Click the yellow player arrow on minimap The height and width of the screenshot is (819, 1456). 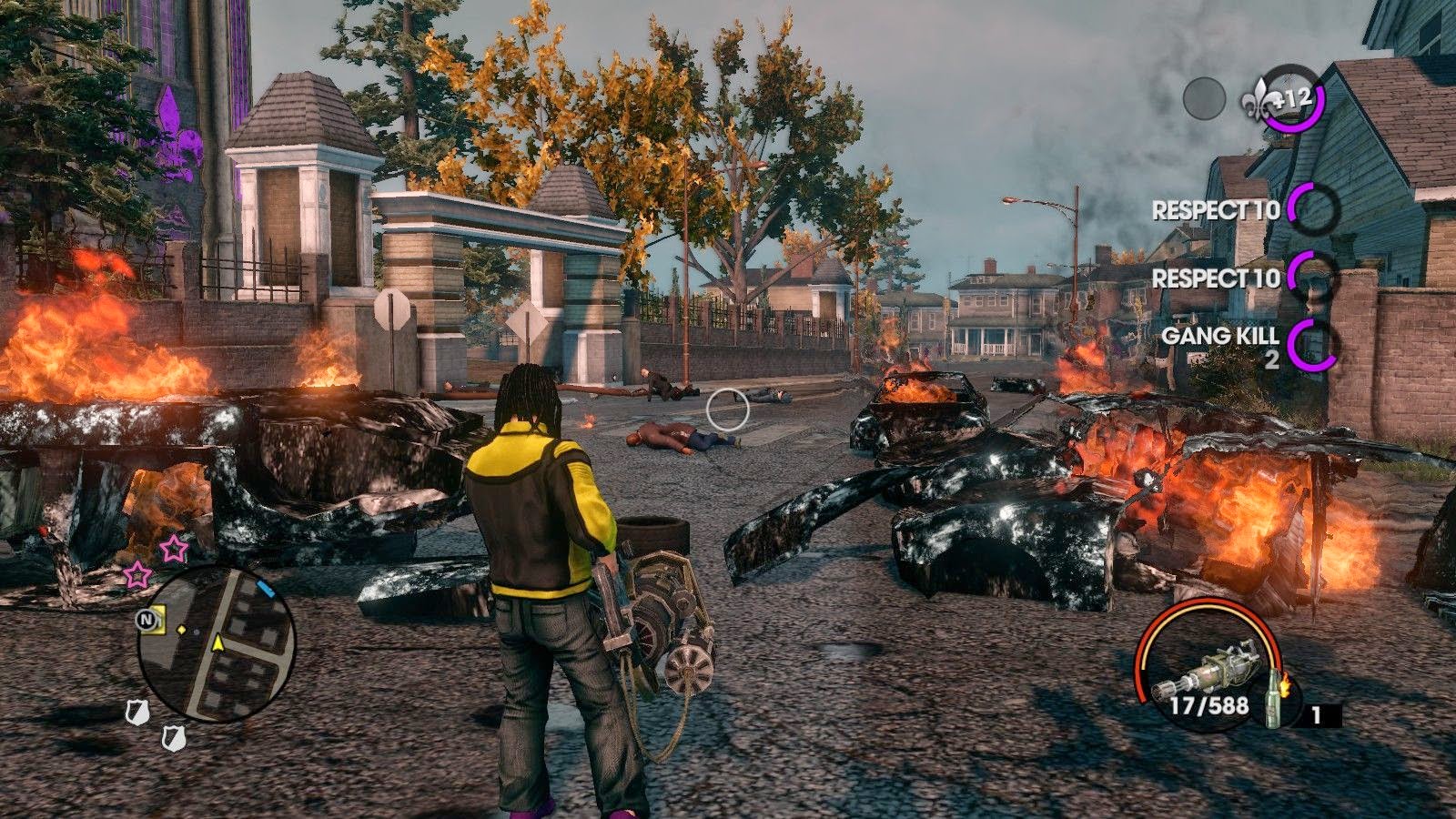pos(218,643)
